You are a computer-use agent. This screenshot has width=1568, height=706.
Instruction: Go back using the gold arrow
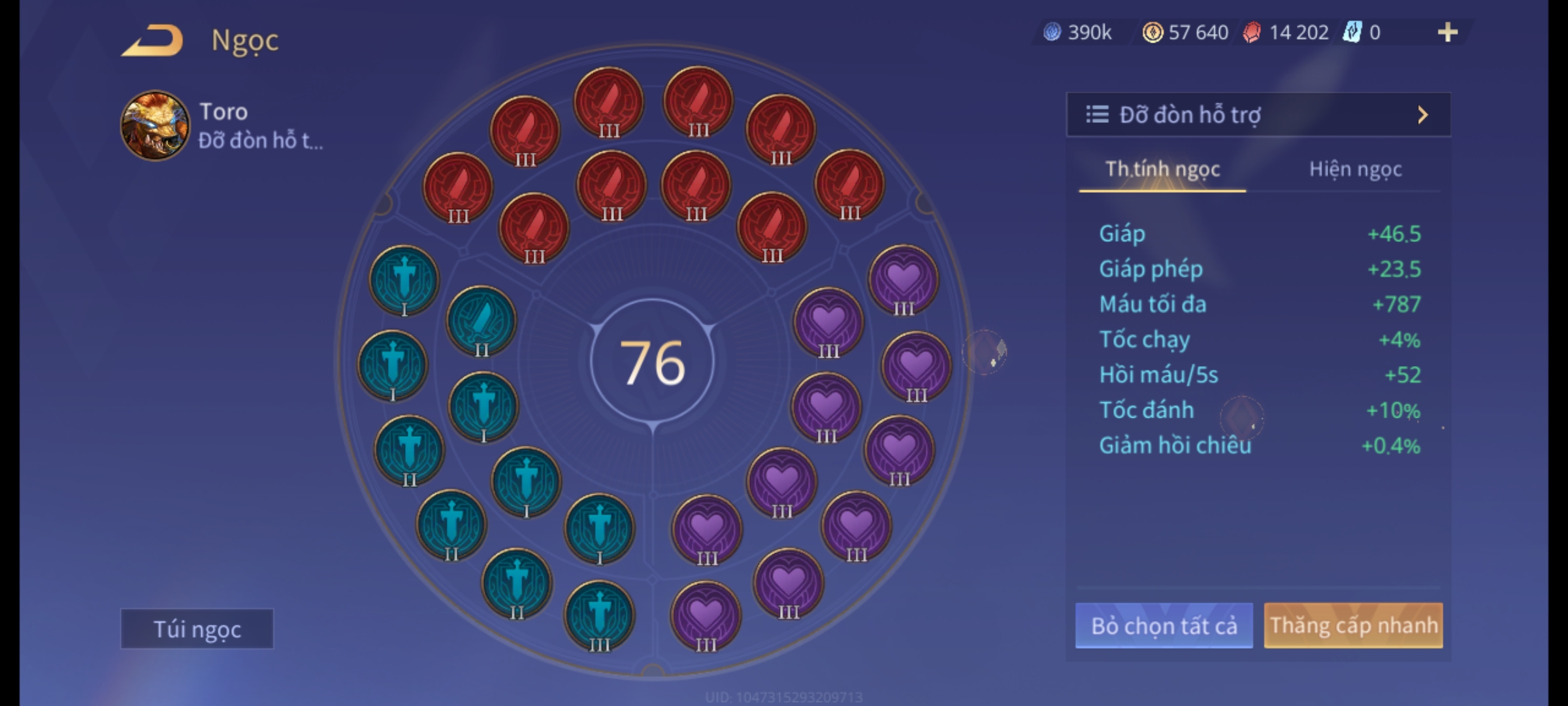click(153, 41)
